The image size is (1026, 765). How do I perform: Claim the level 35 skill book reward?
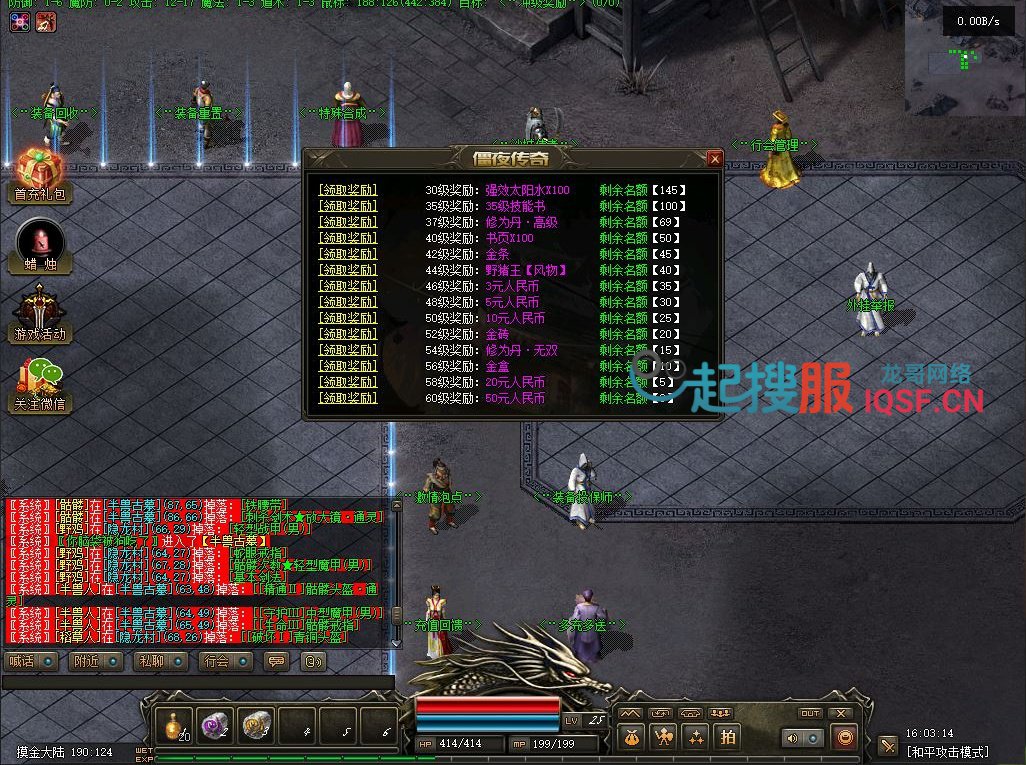(347, 206)
